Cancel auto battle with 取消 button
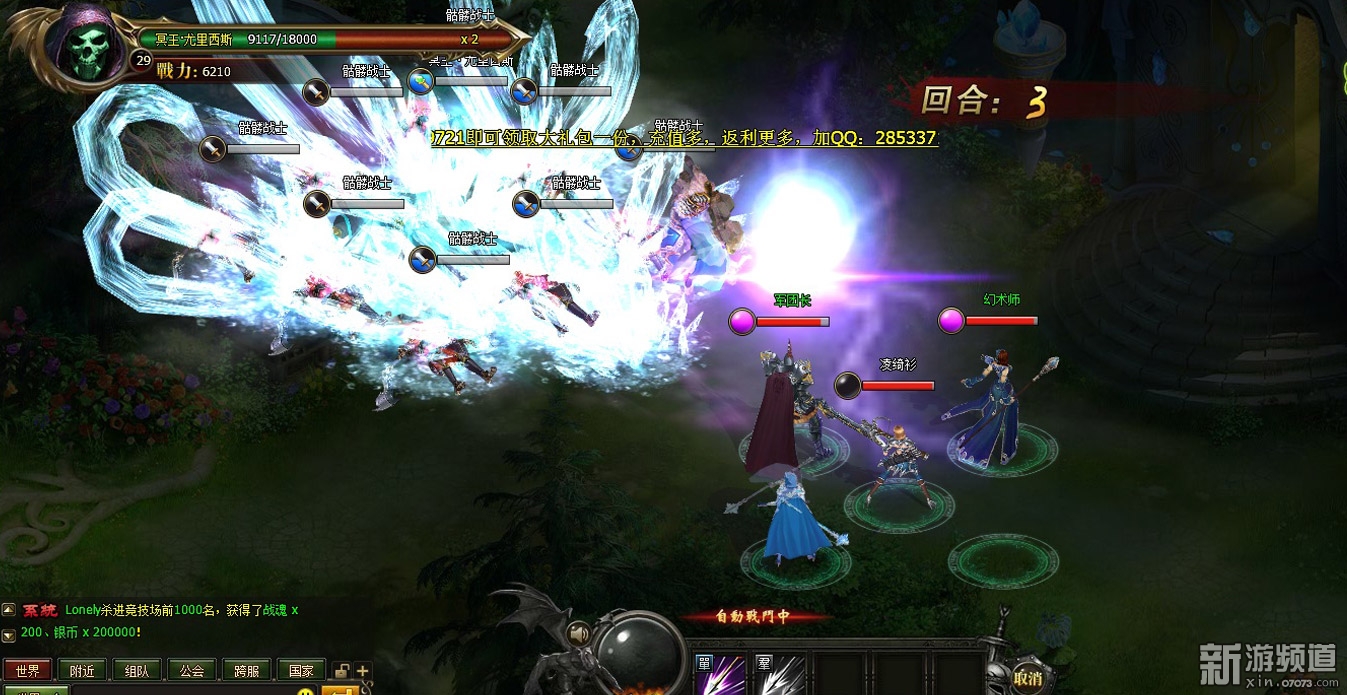1347x695 pixels. (x=1027, y=677)
